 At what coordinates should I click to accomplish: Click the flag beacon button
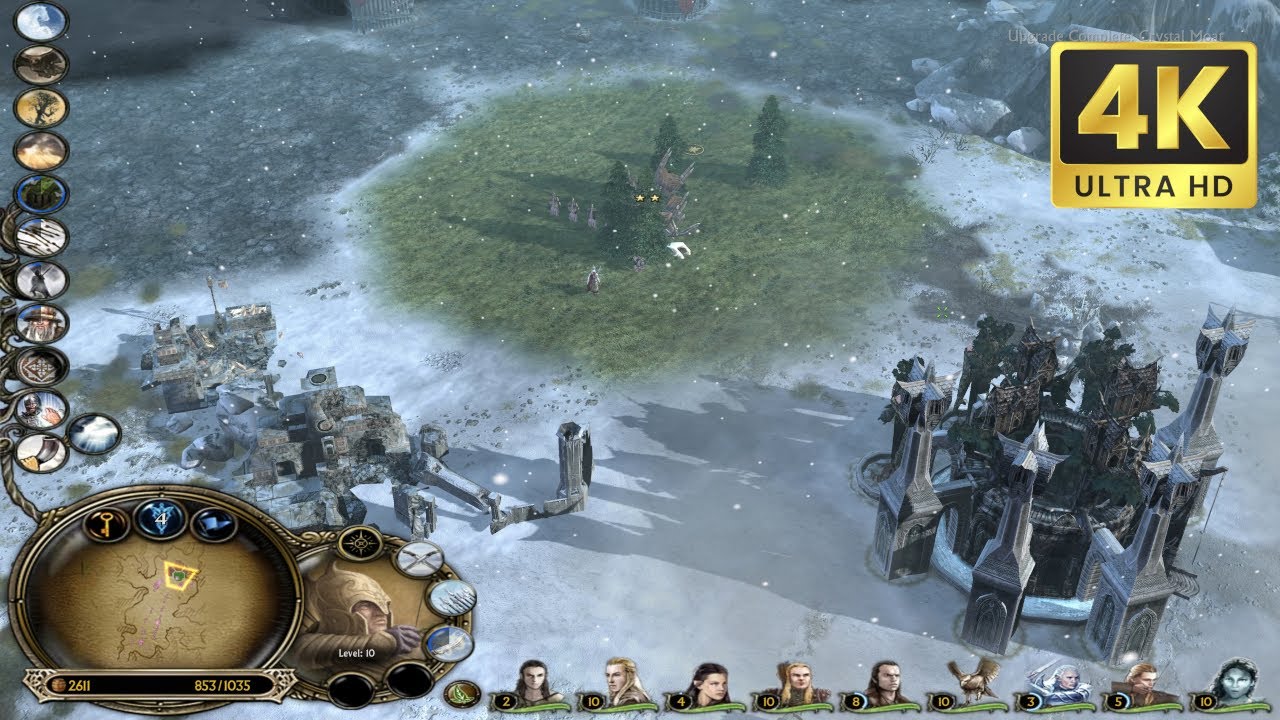215,523
